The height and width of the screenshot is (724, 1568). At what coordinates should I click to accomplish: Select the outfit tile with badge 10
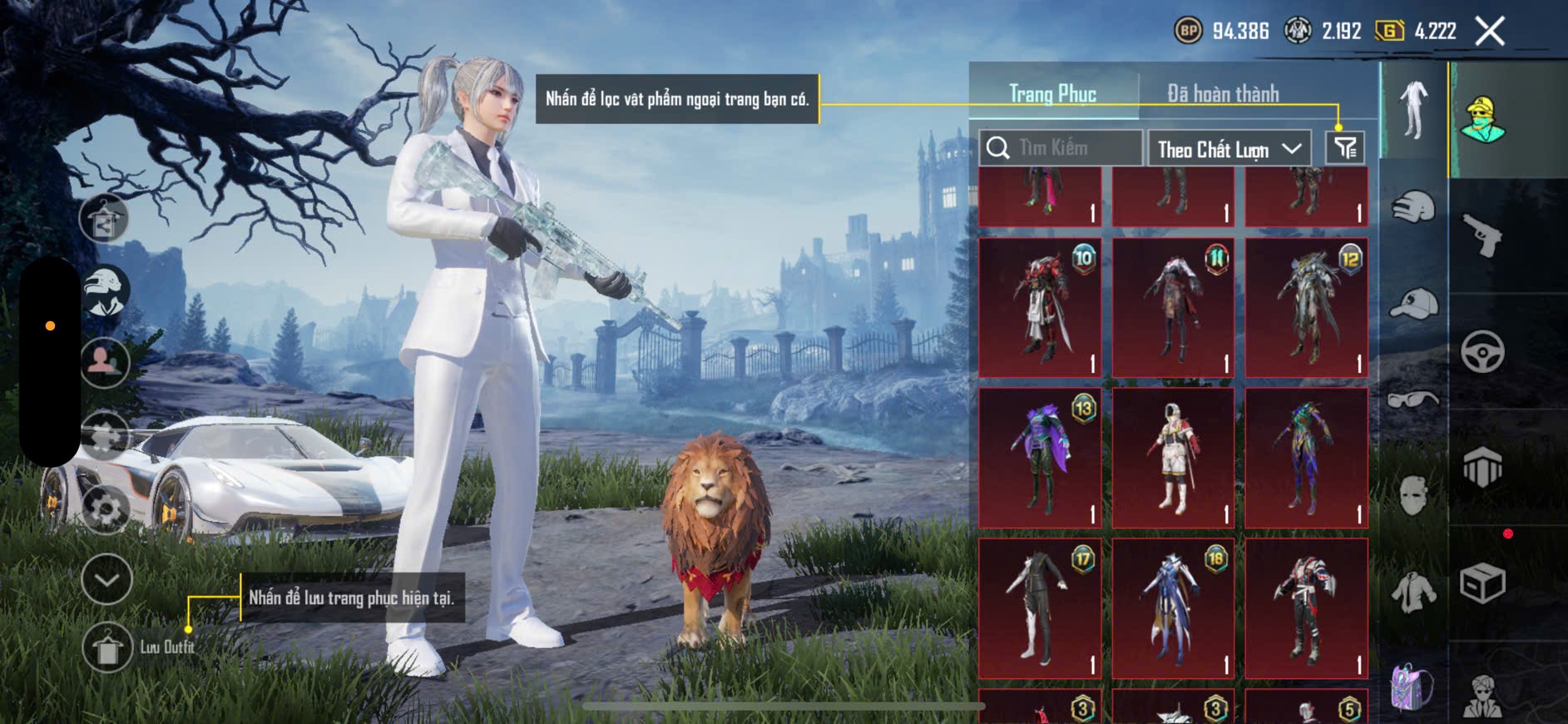pos(1040,308)
